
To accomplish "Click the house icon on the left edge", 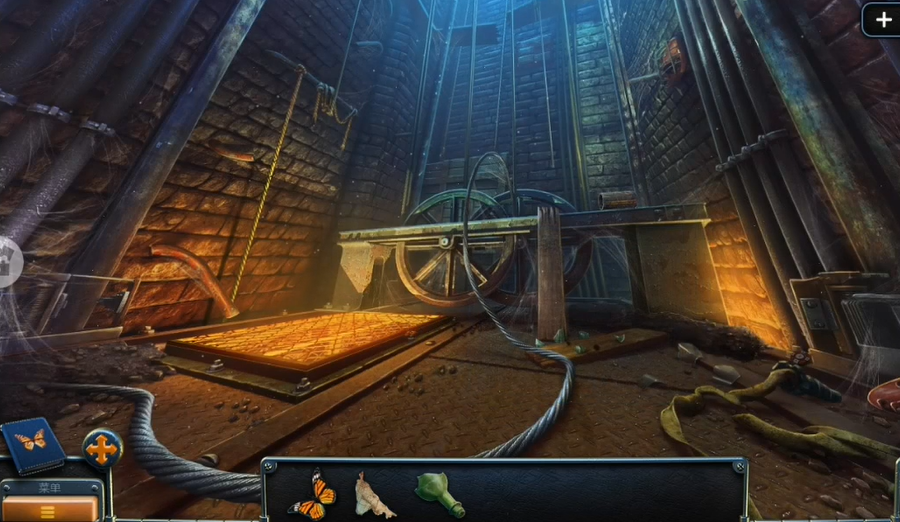I will [6, 263].
